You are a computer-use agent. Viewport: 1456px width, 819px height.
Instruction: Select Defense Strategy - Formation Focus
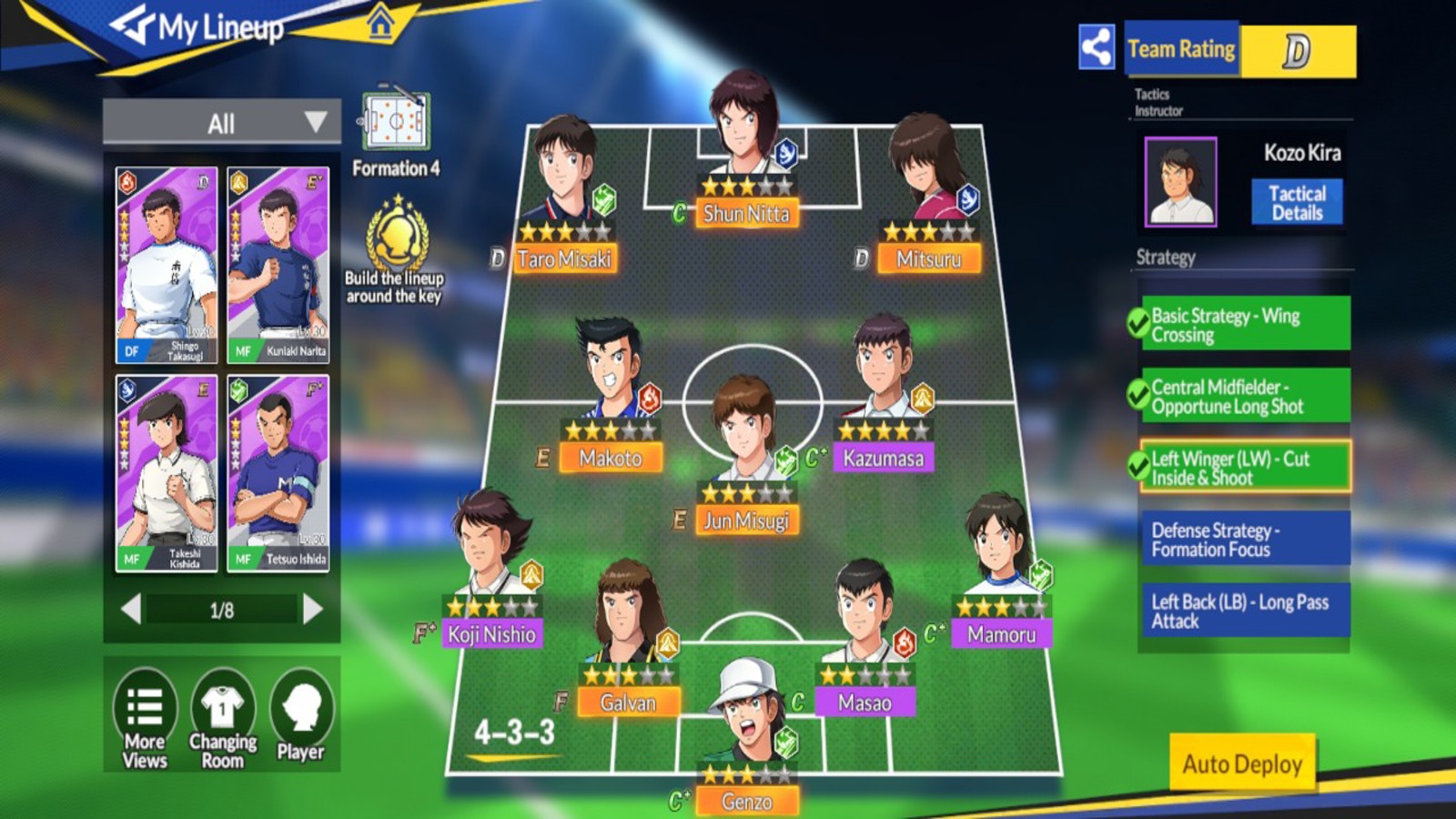coord(1243,539)
